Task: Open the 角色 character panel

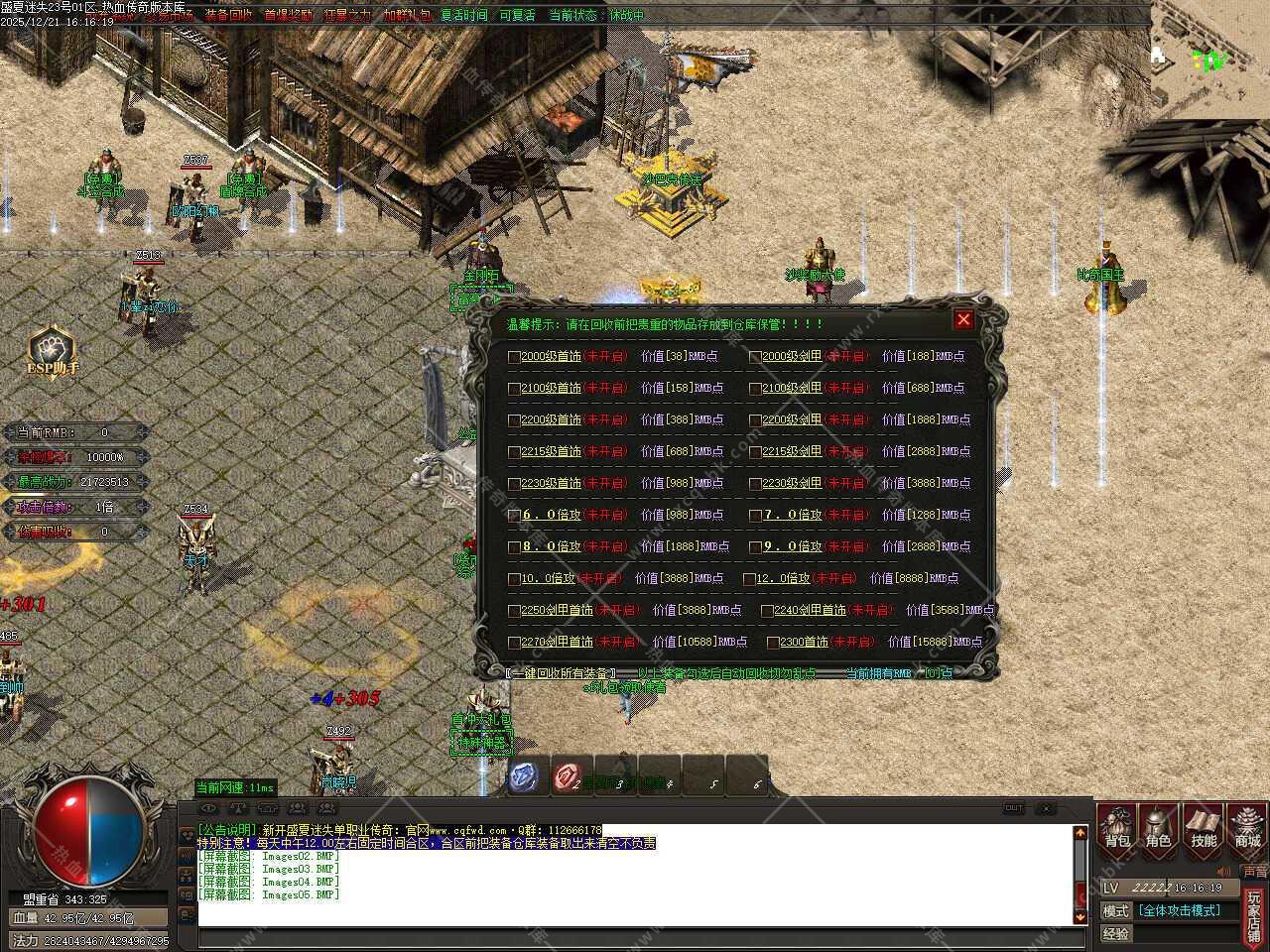Action: pos(1158,827)
